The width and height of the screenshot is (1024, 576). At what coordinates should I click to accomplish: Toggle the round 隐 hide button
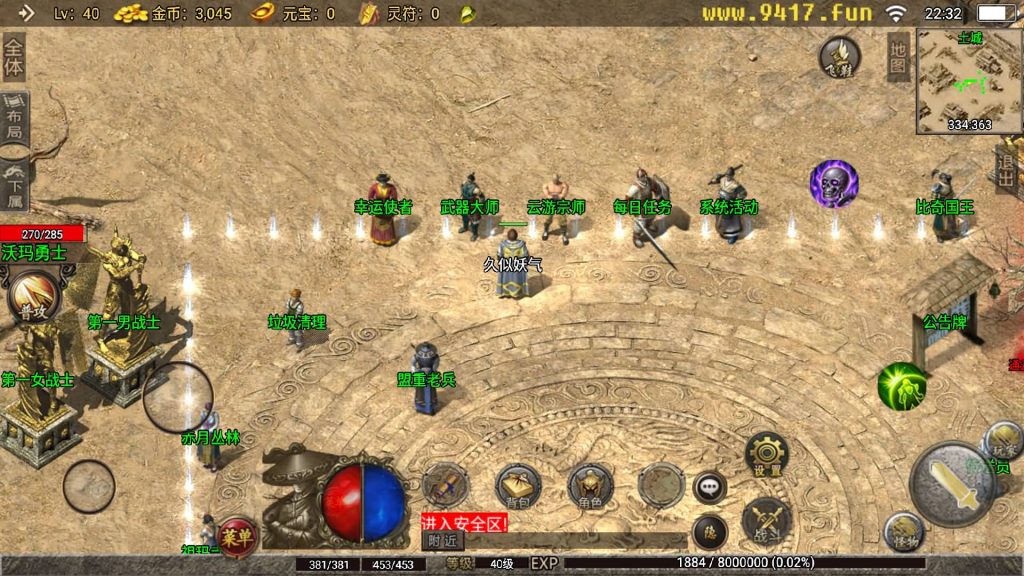(x=710, y=529)
